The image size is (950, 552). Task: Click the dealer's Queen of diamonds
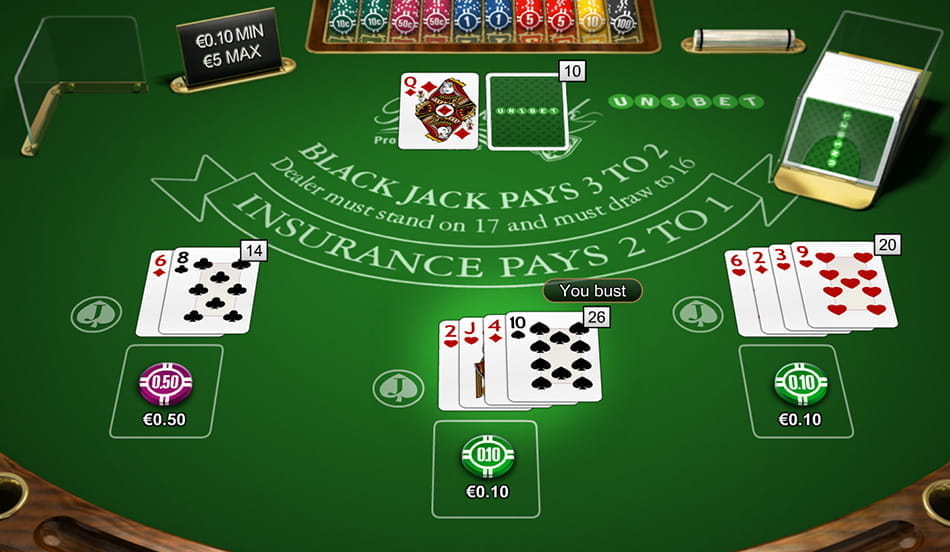click(438, 110)
